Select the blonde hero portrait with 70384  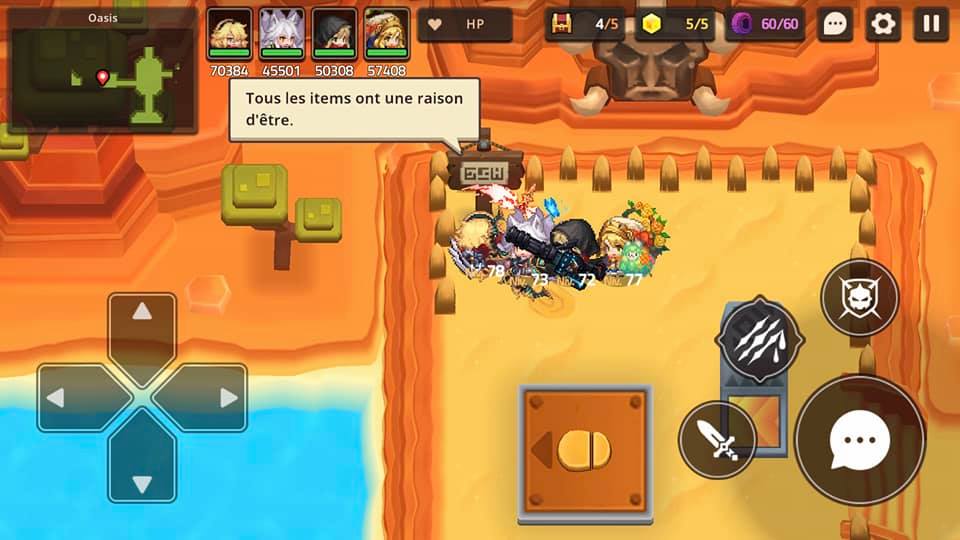click(x=229, y=35)
